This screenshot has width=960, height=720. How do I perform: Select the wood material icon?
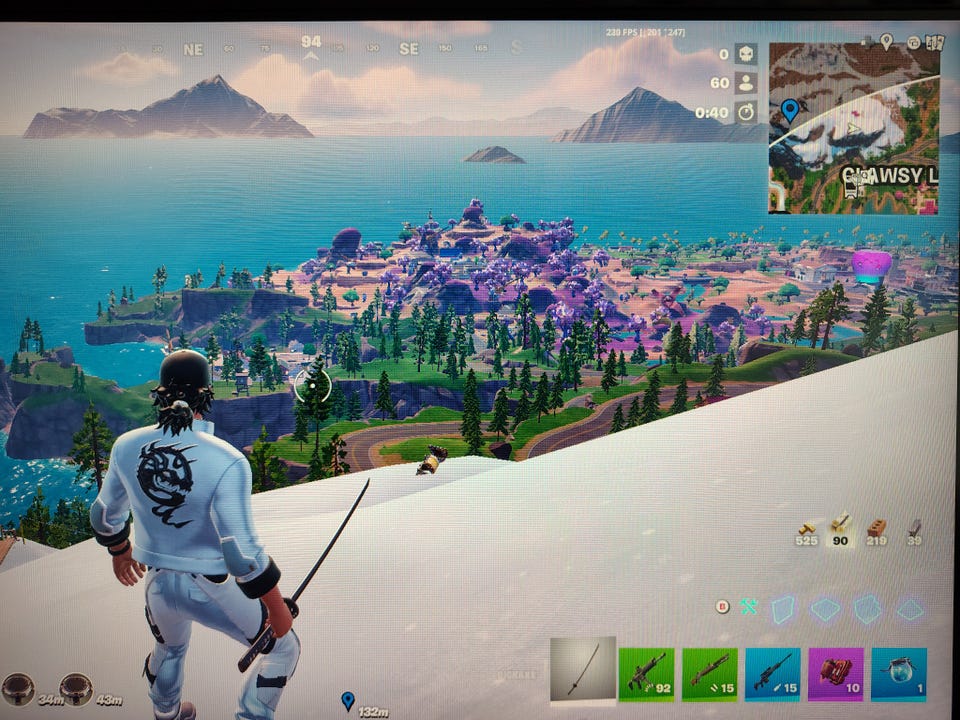pos(806,527)
